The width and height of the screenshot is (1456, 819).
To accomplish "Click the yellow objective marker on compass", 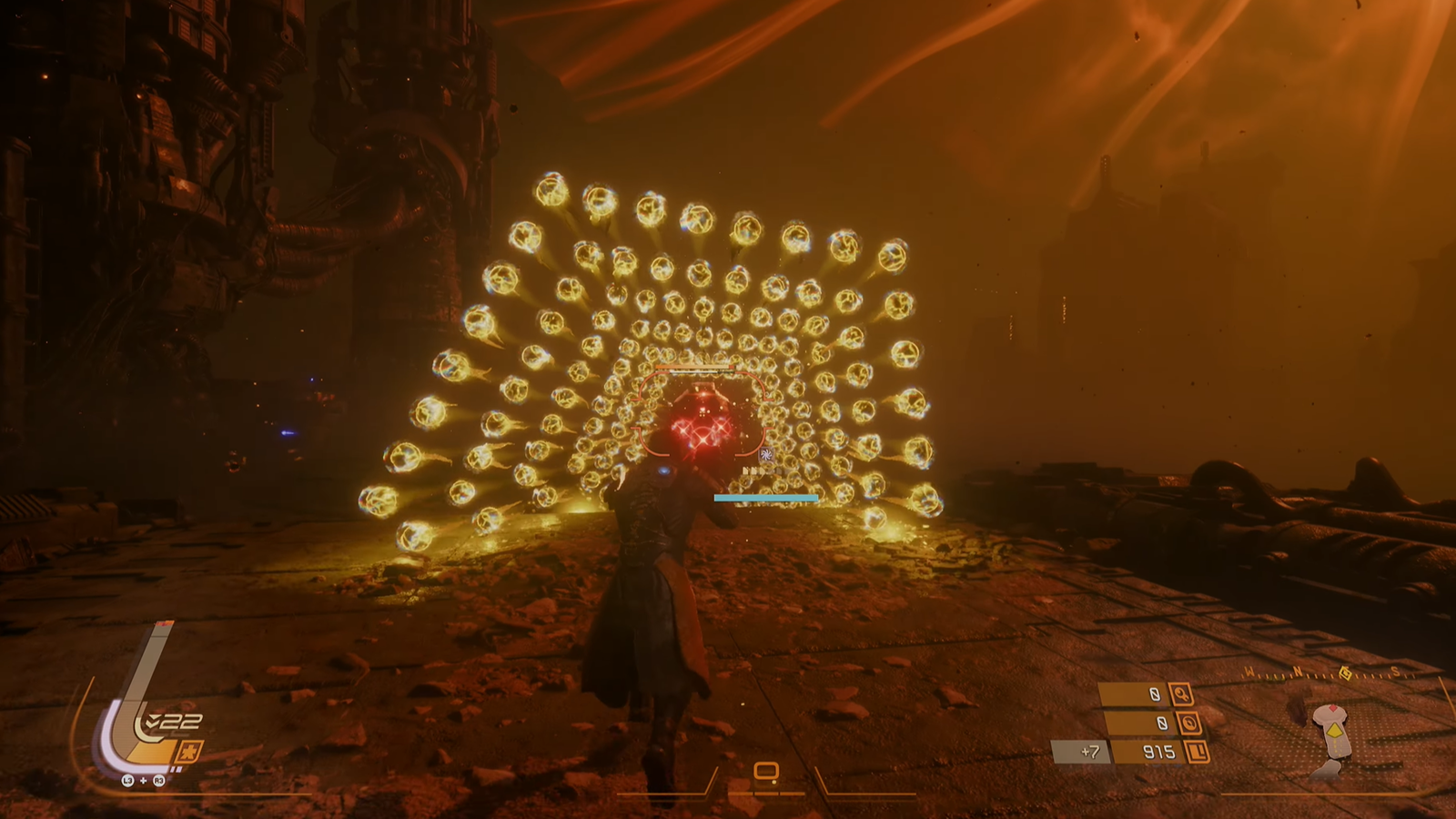I will point(1346,673).
